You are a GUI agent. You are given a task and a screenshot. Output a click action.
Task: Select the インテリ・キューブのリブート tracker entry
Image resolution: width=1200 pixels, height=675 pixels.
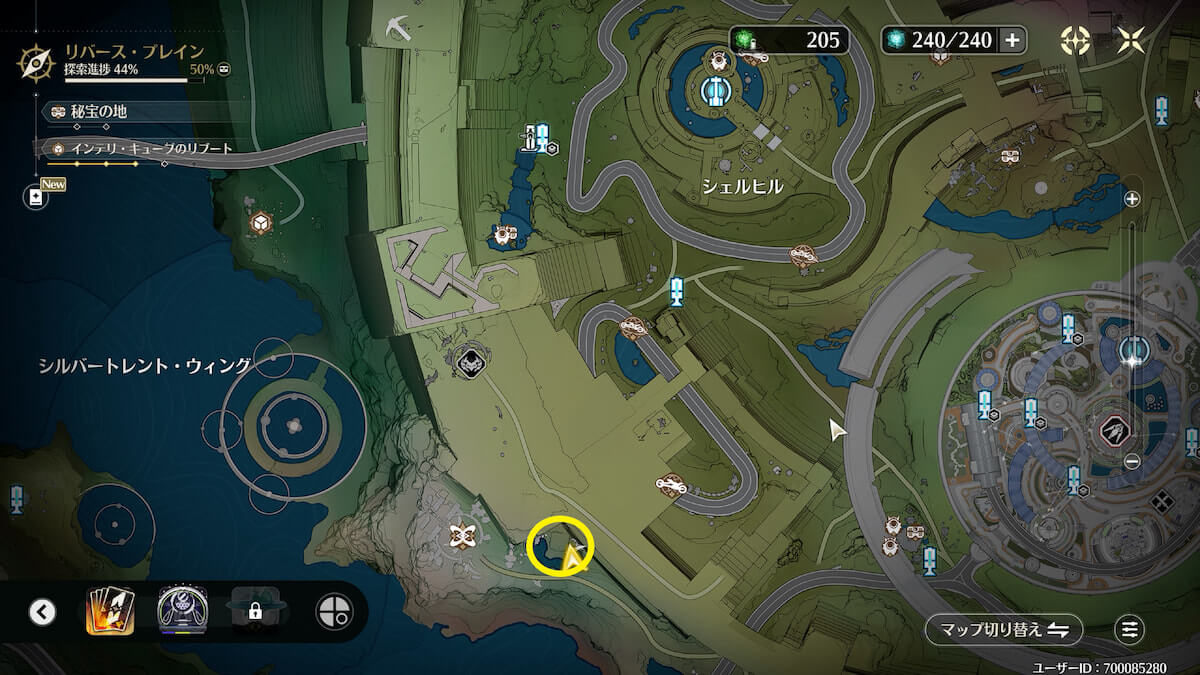click(x=144, y=149)
